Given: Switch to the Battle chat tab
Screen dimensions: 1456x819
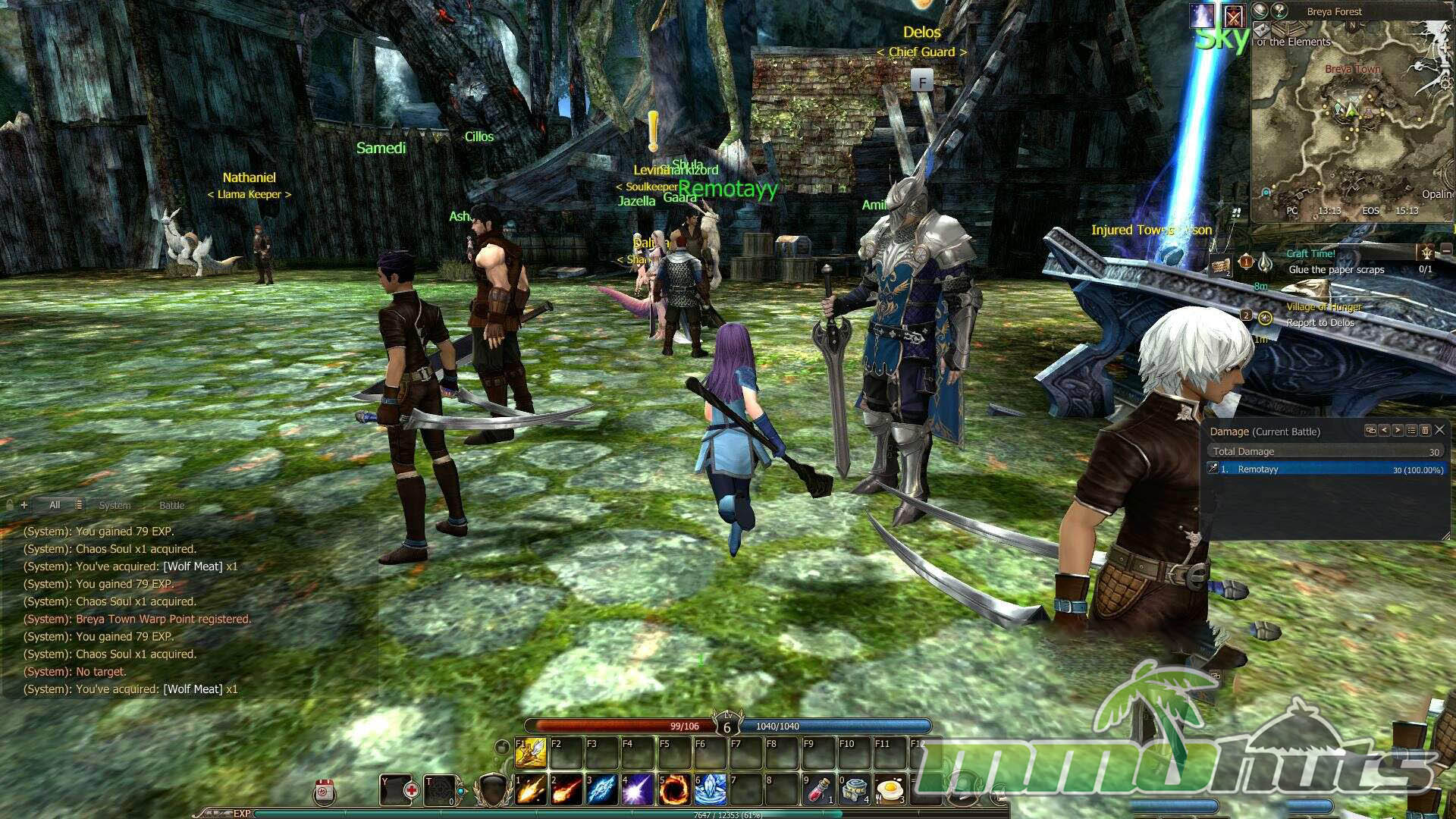Looking at the screenshot, I should click(171, 505).
